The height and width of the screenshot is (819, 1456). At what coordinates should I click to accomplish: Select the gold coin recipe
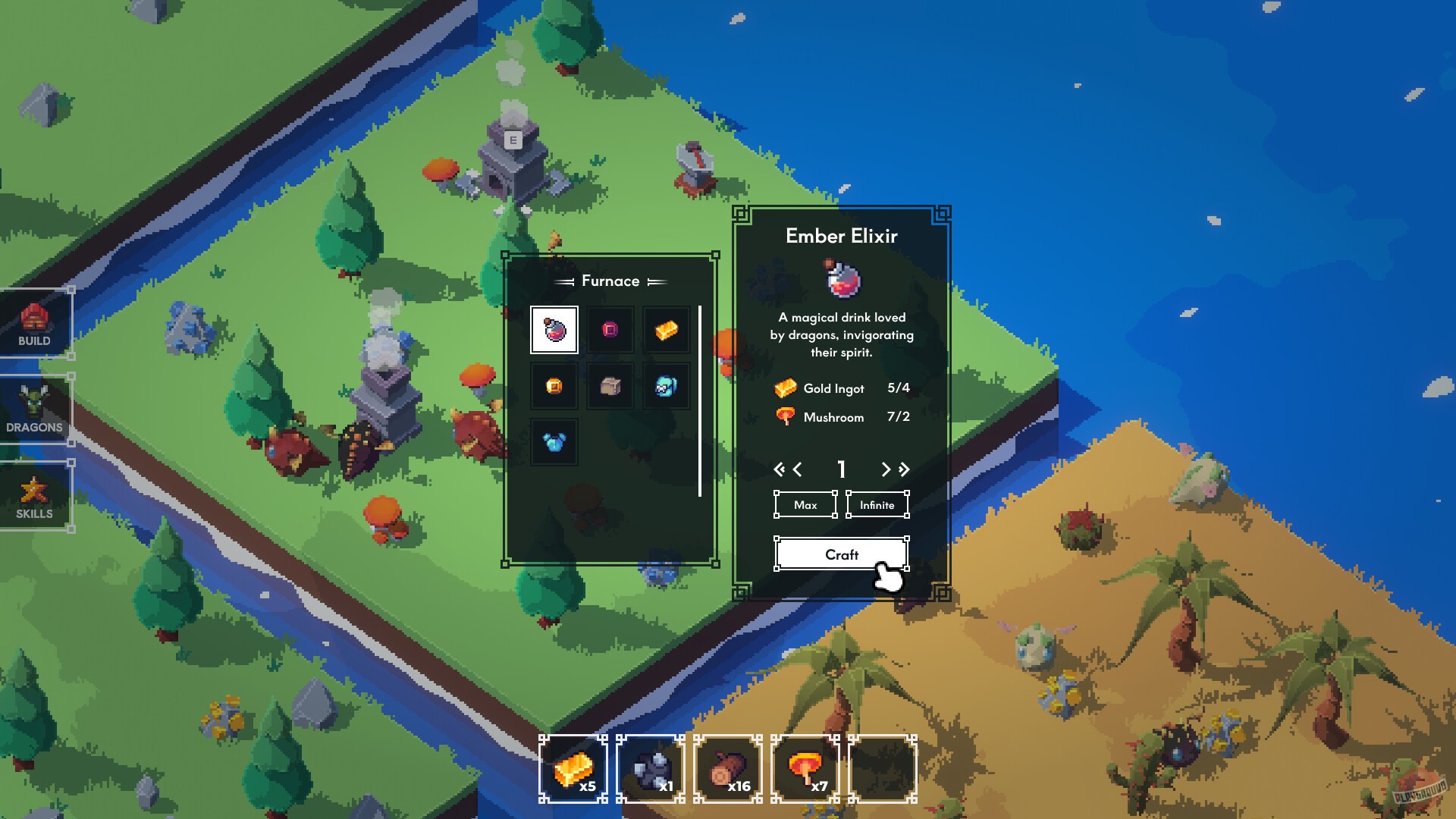pyautogui.click(x=554, y=386)
